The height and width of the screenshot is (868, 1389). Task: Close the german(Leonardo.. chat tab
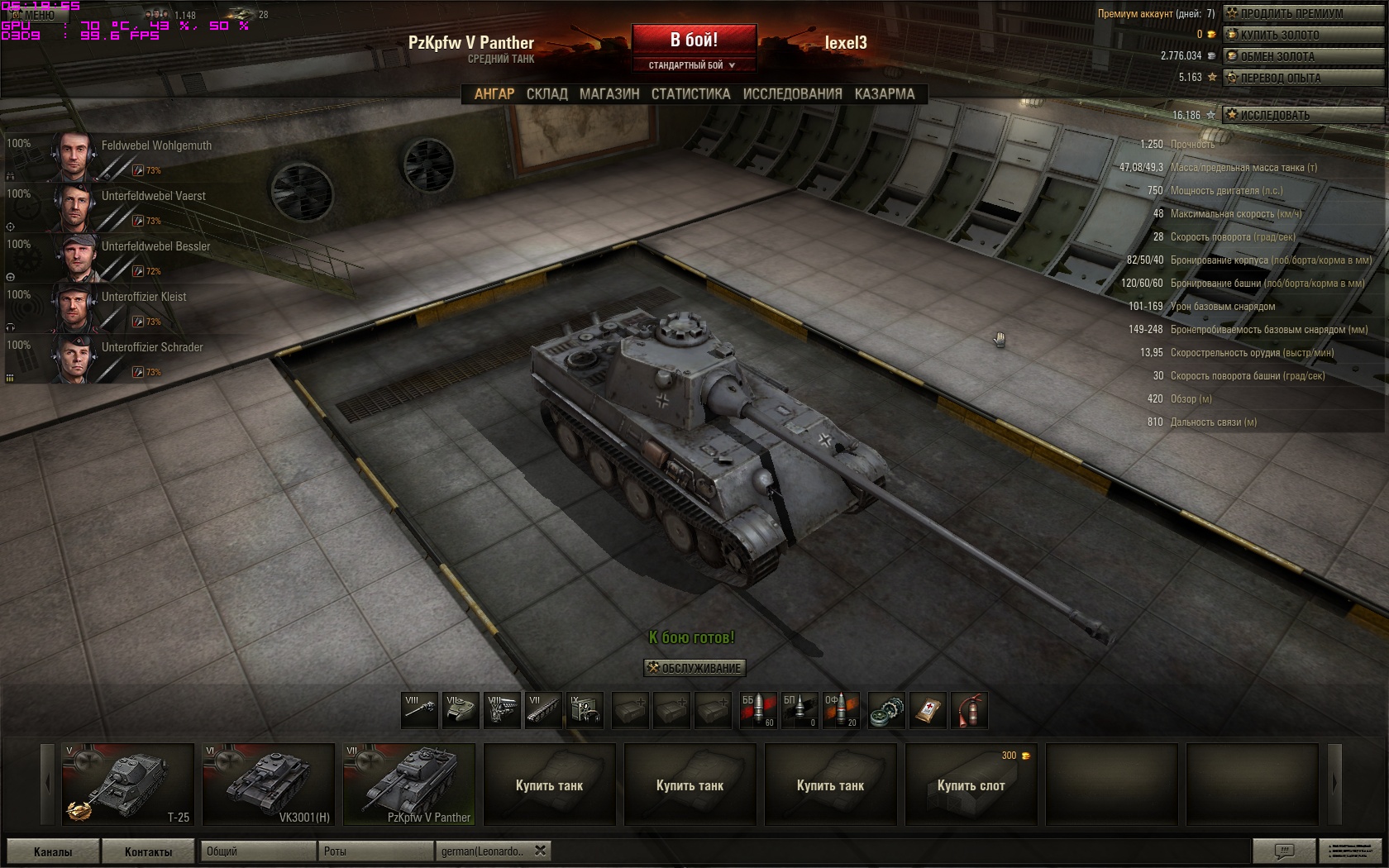coord(540,851)
